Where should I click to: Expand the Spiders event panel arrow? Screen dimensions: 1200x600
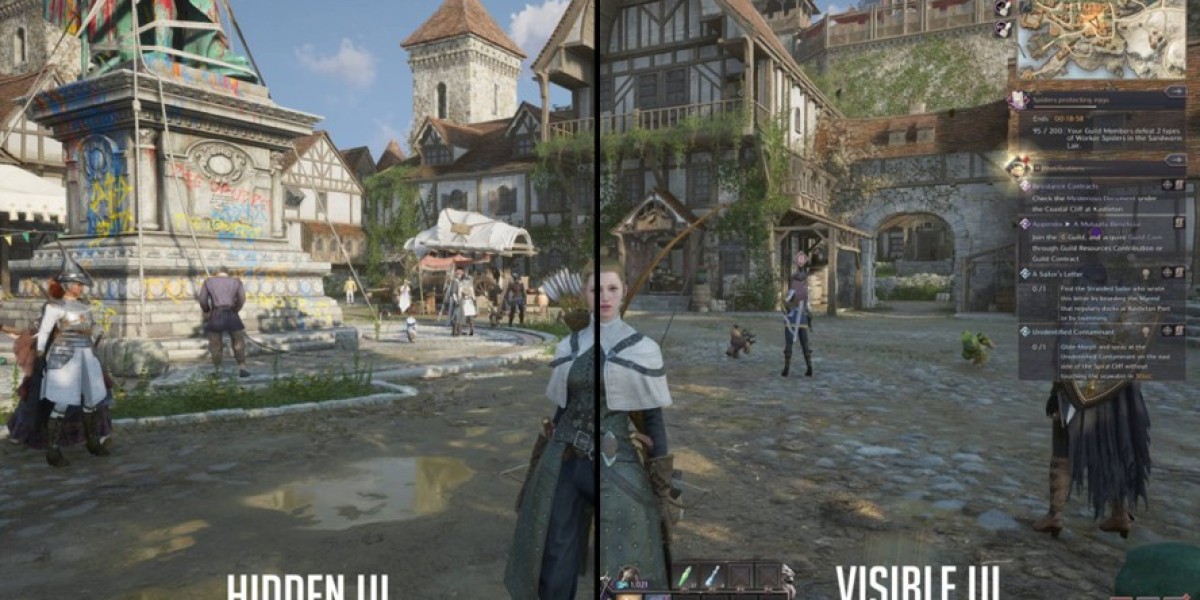[x=1177, y=92]
